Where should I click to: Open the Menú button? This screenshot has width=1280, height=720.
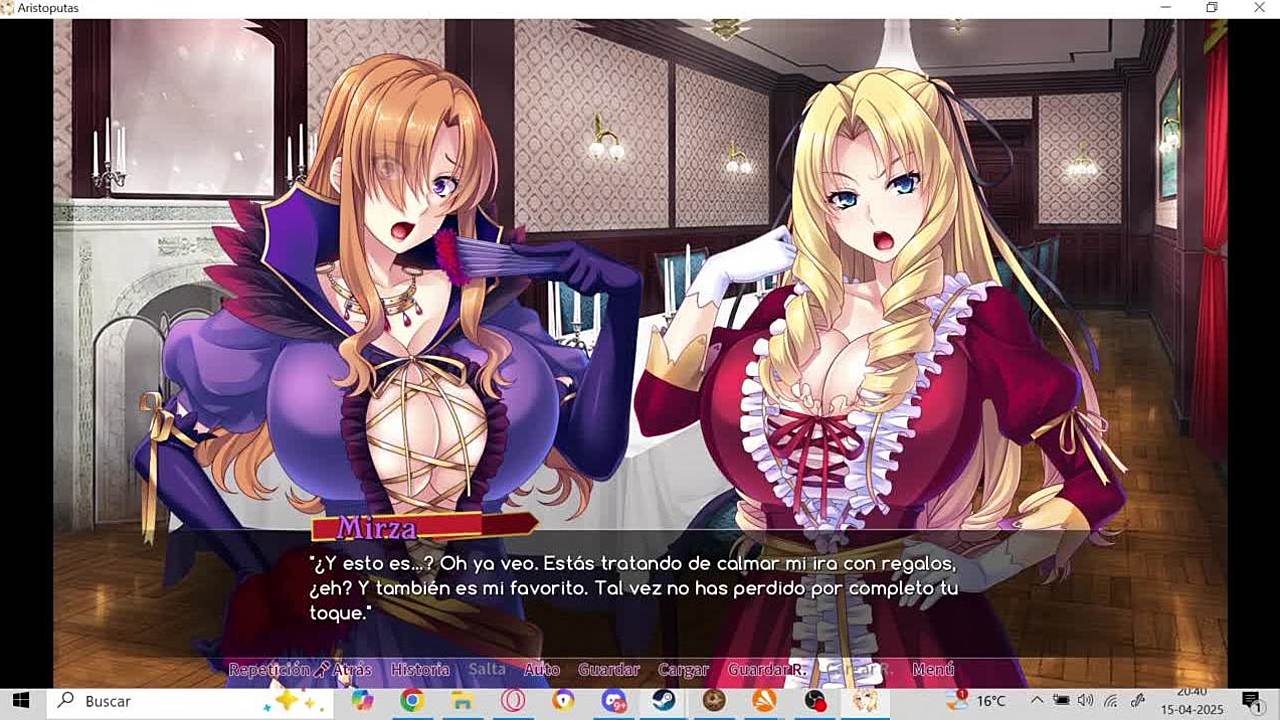tap(933, 669)
